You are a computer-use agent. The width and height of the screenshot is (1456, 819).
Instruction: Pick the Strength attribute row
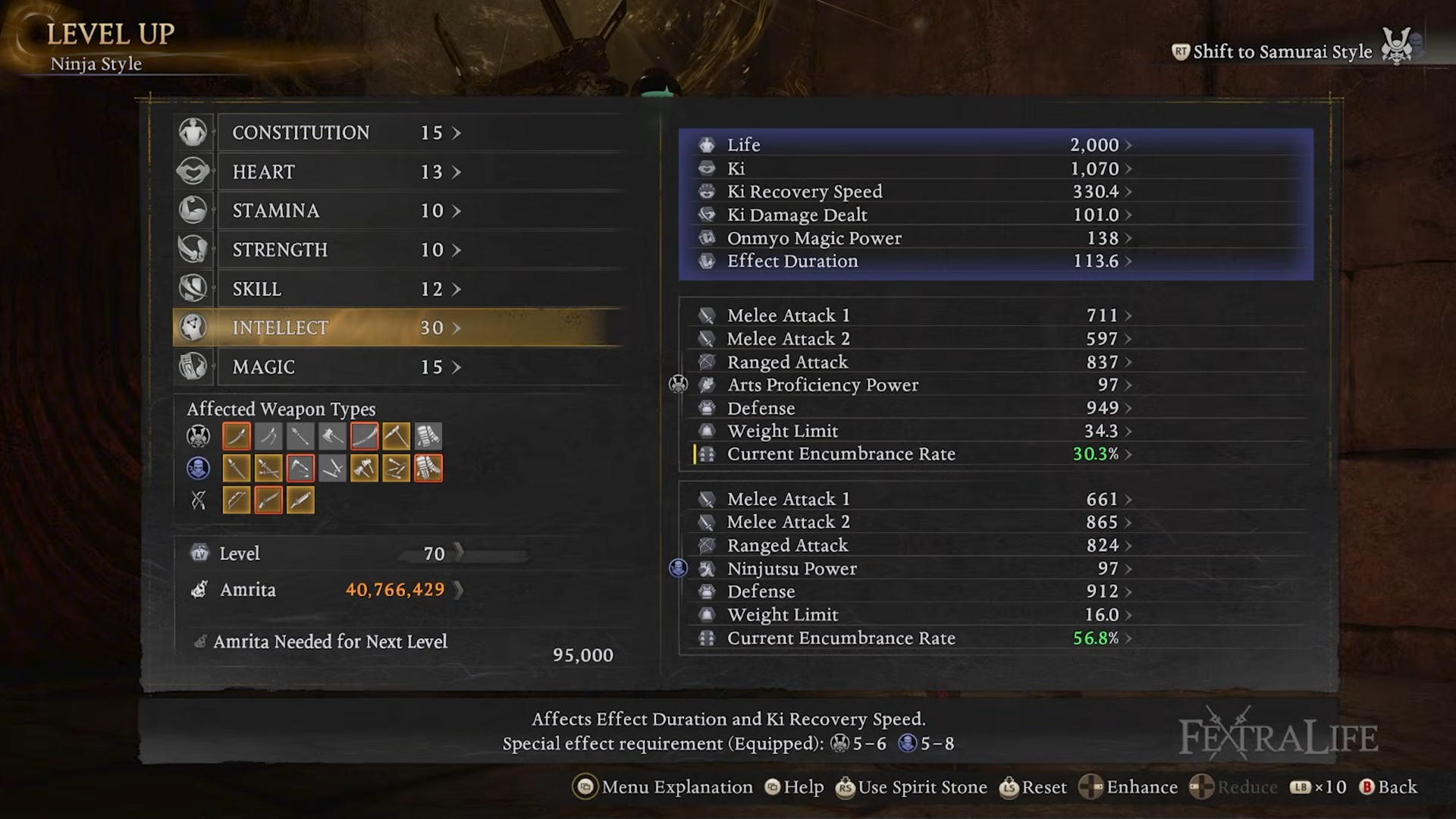coord(345,250)
